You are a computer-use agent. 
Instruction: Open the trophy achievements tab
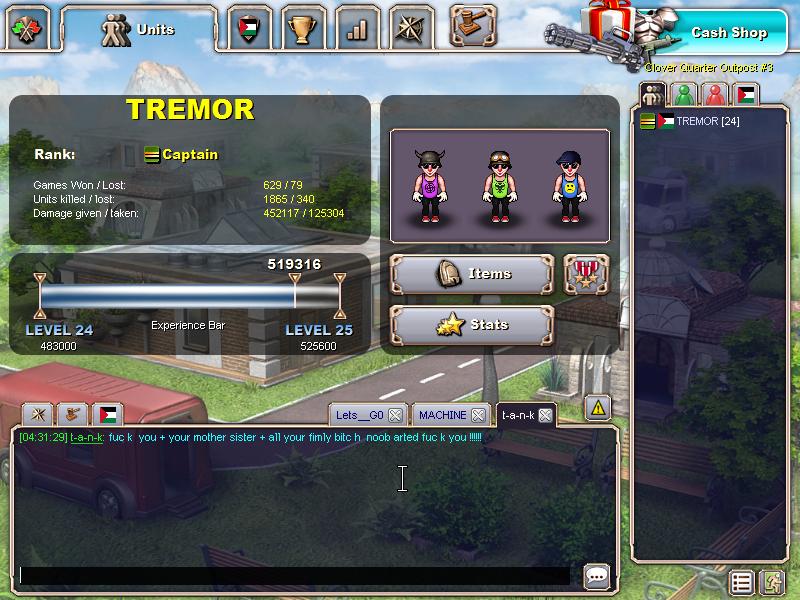pos(302,29)
